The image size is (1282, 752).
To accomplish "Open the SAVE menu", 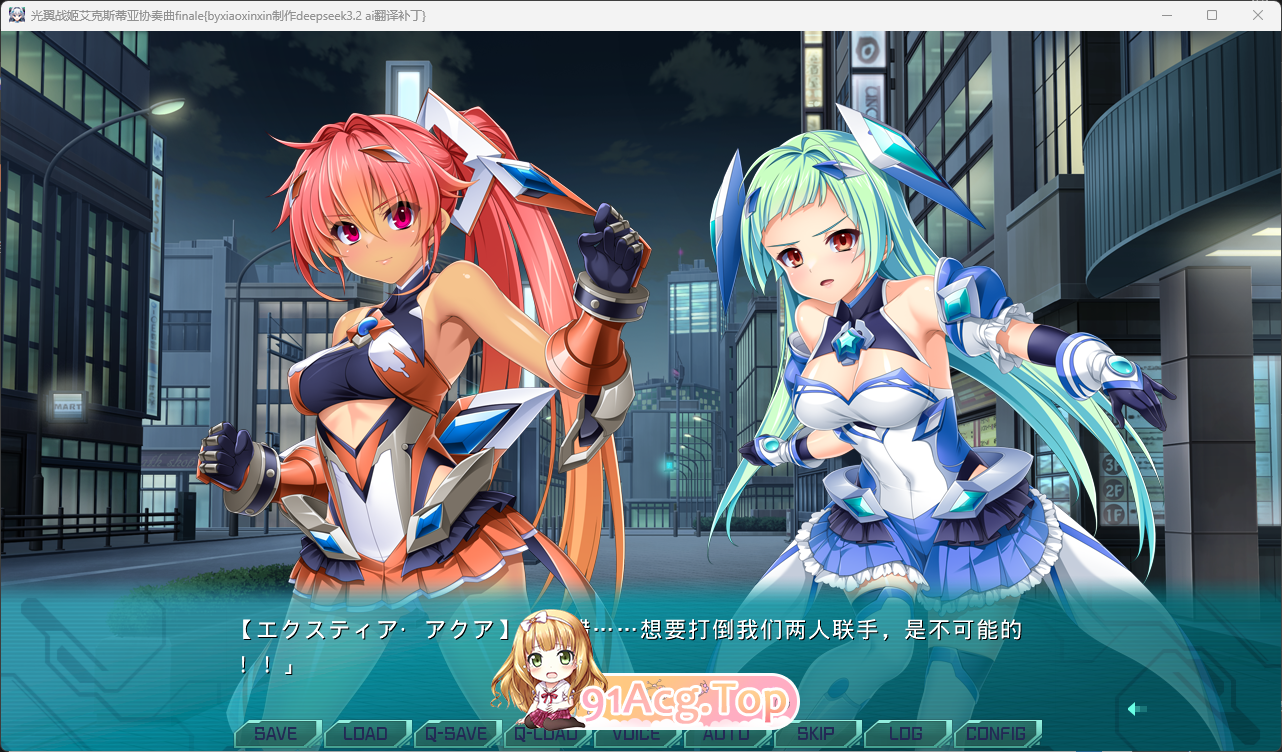I will point(276,733).
